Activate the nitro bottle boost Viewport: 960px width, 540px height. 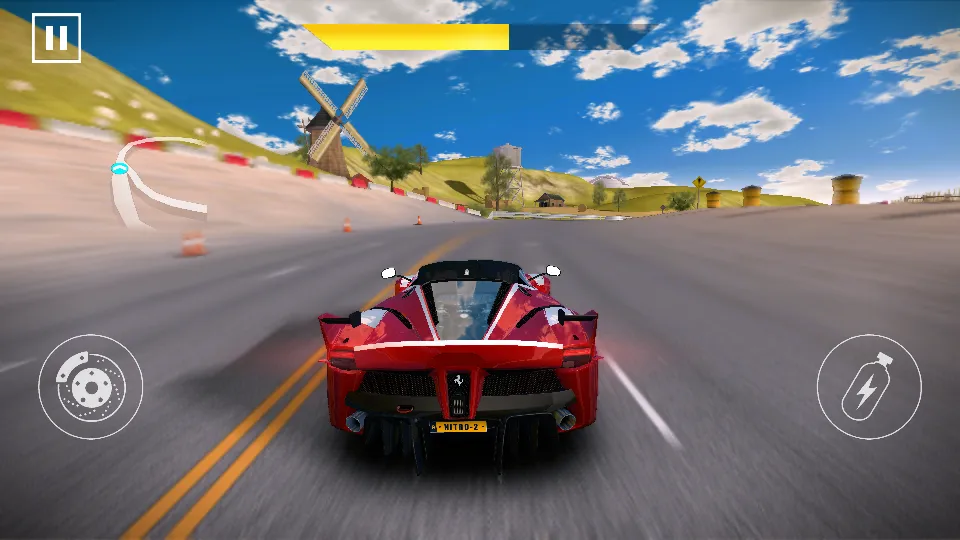[868, 386]
